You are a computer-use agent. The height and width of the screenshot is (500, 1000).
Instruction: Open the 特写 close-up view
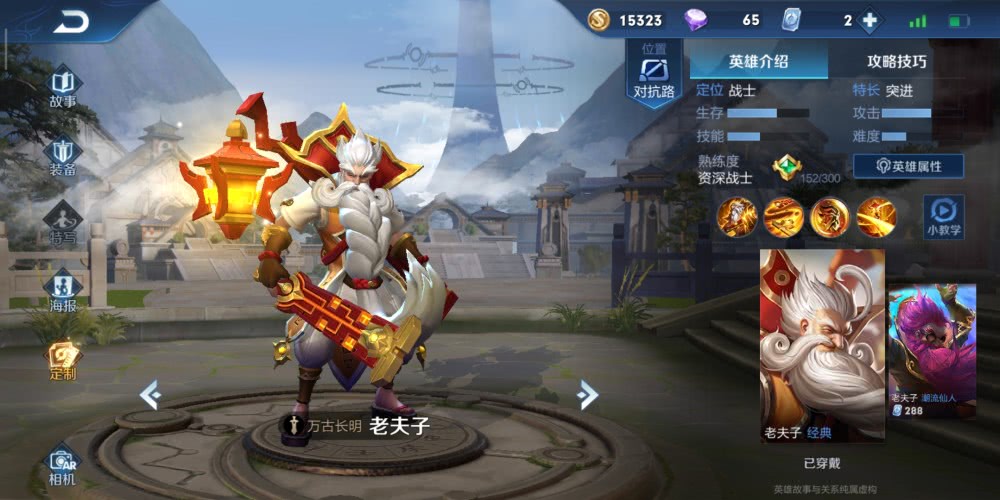click(x=62, y=224)
